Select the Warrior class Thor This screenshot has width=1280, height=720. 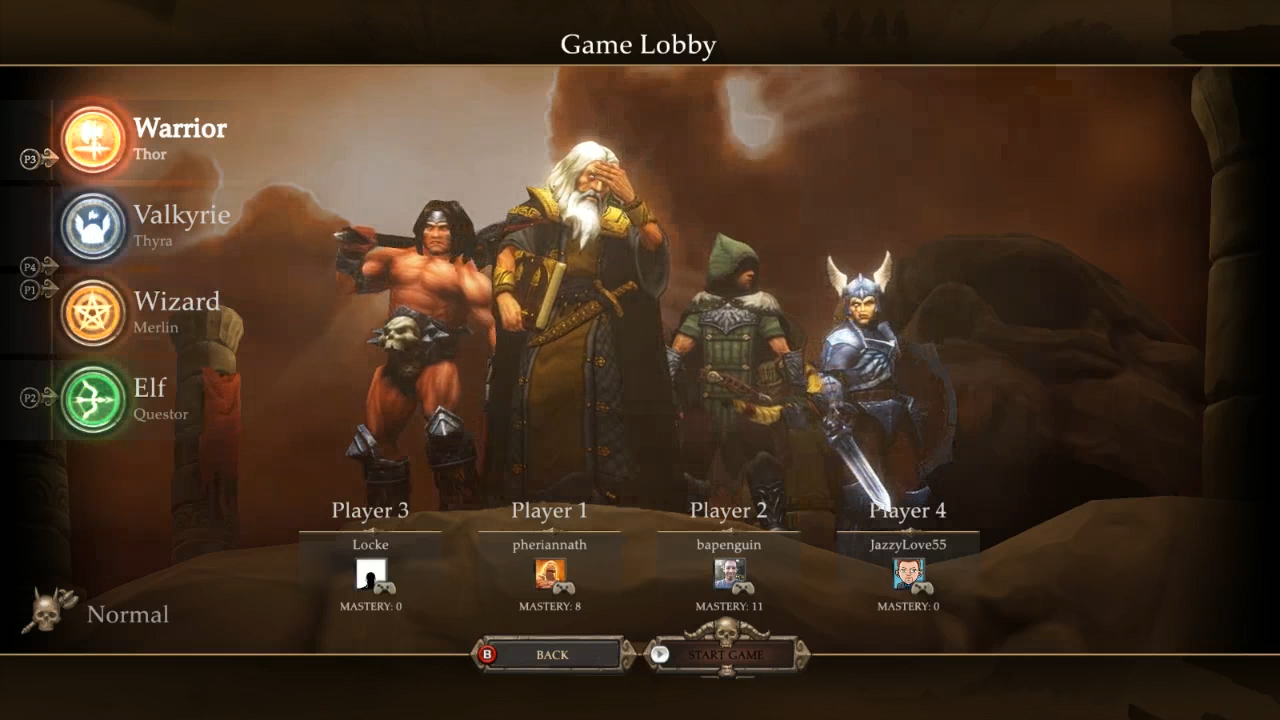click(94, 140)
